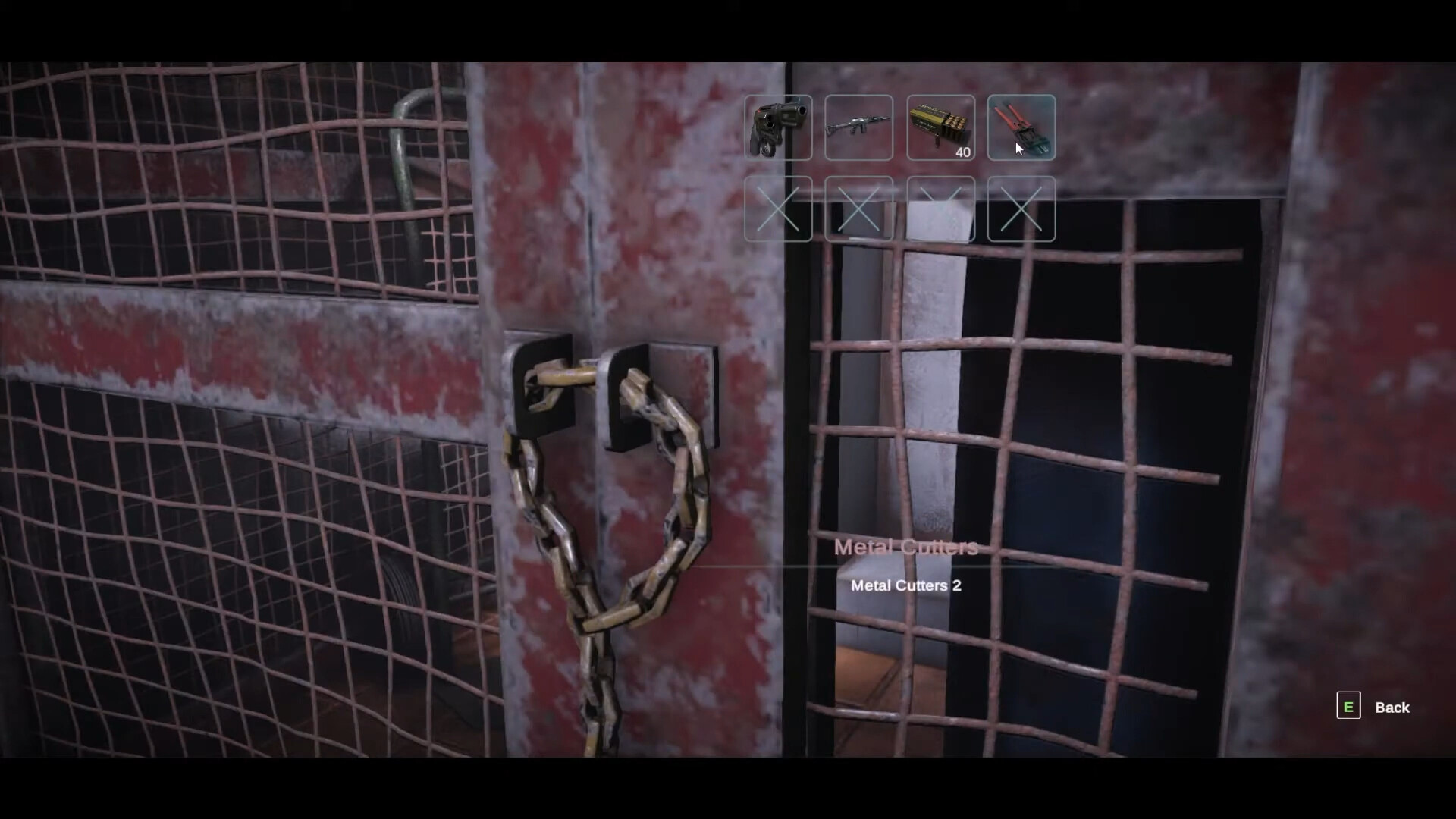This screenshot has width=1456, height=819.
Task: Click the empty X slot below the cutters
Action: click(1021, 210)
